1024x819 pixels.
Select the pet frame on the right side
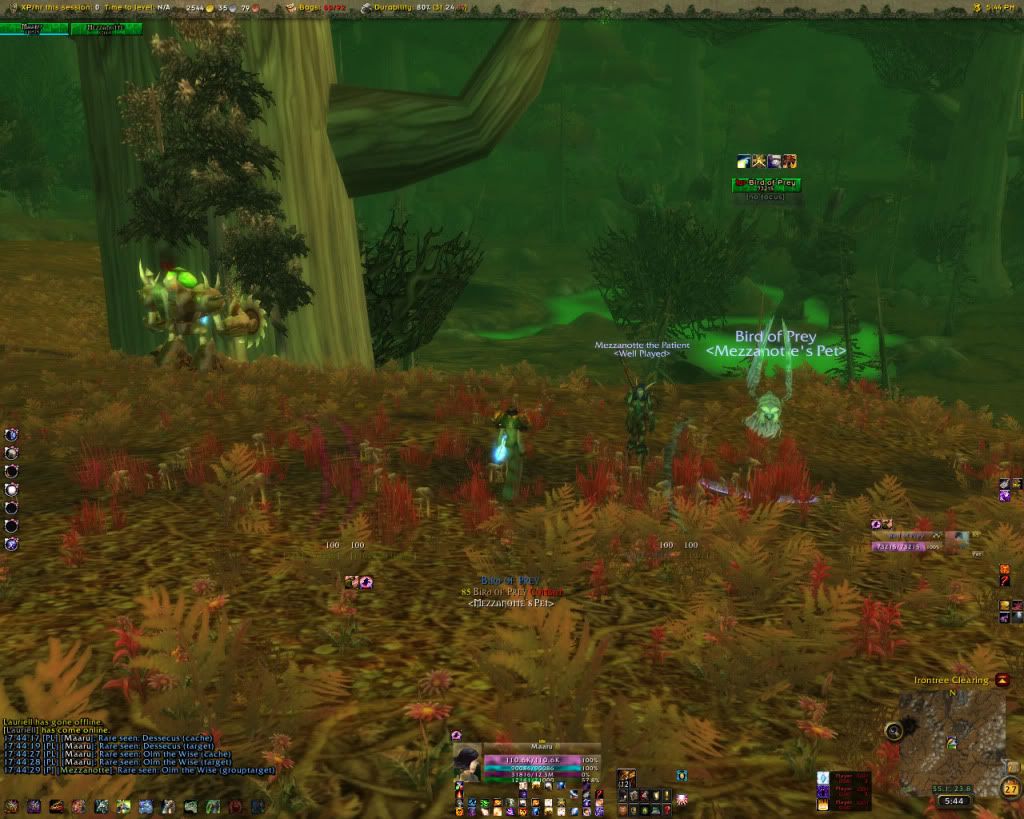(x=920, y=541)
